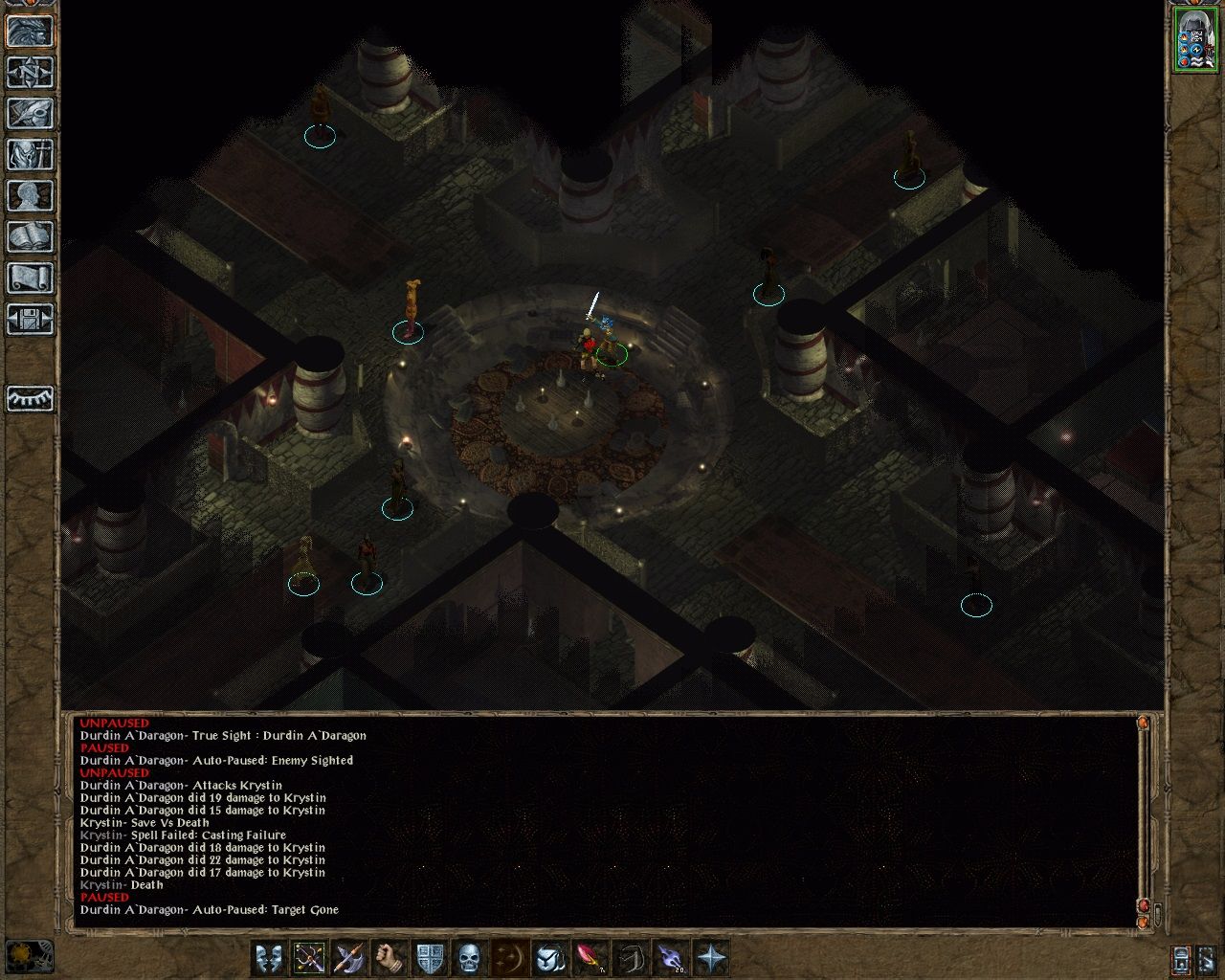Open the priest scroll screen
Image resolution: width=1225 pixels, height=980 pixels.
30,278
